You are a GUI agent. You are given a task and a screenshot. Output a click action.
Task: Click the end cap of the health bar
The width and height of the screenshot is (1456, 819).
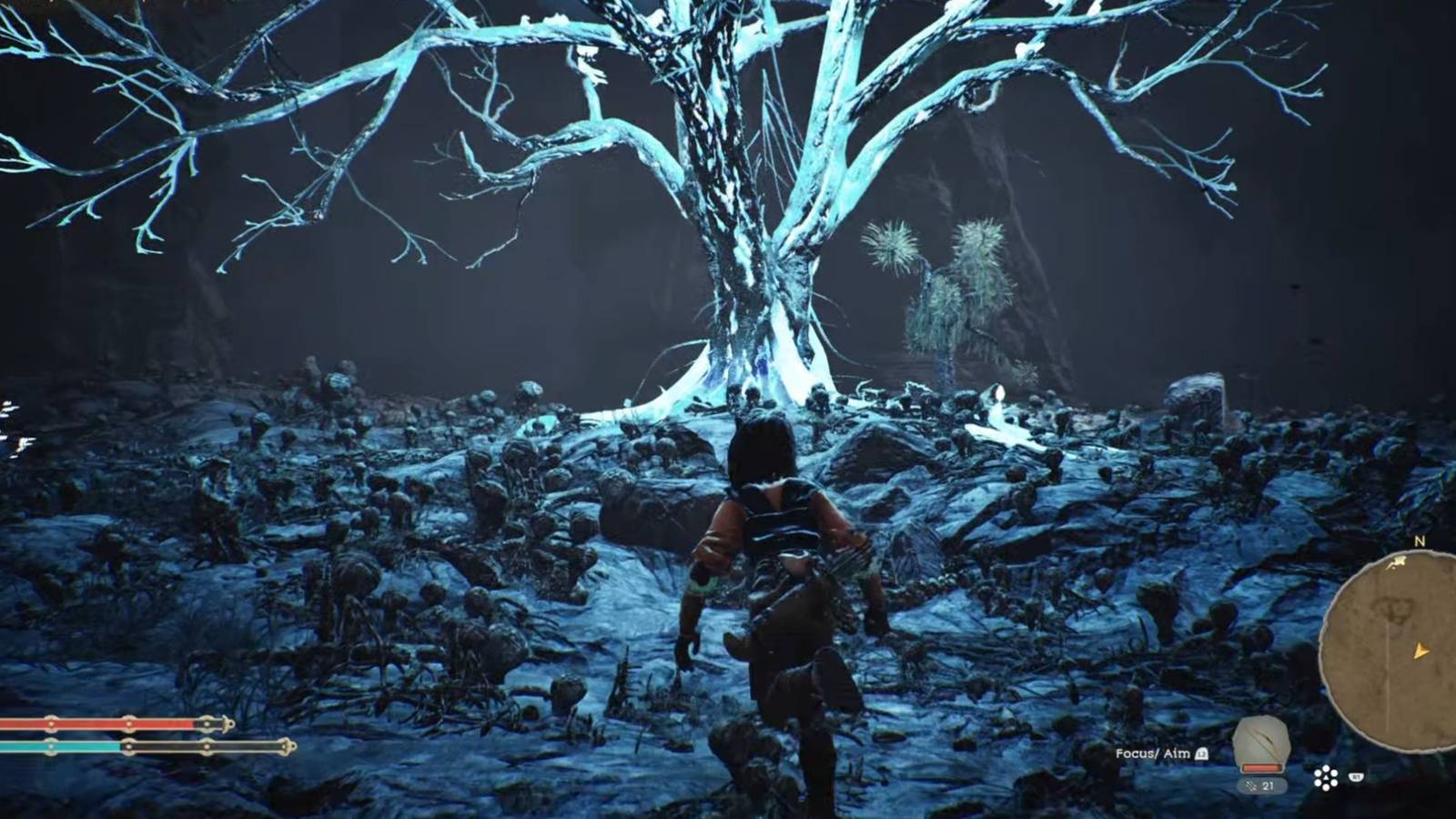227,724
